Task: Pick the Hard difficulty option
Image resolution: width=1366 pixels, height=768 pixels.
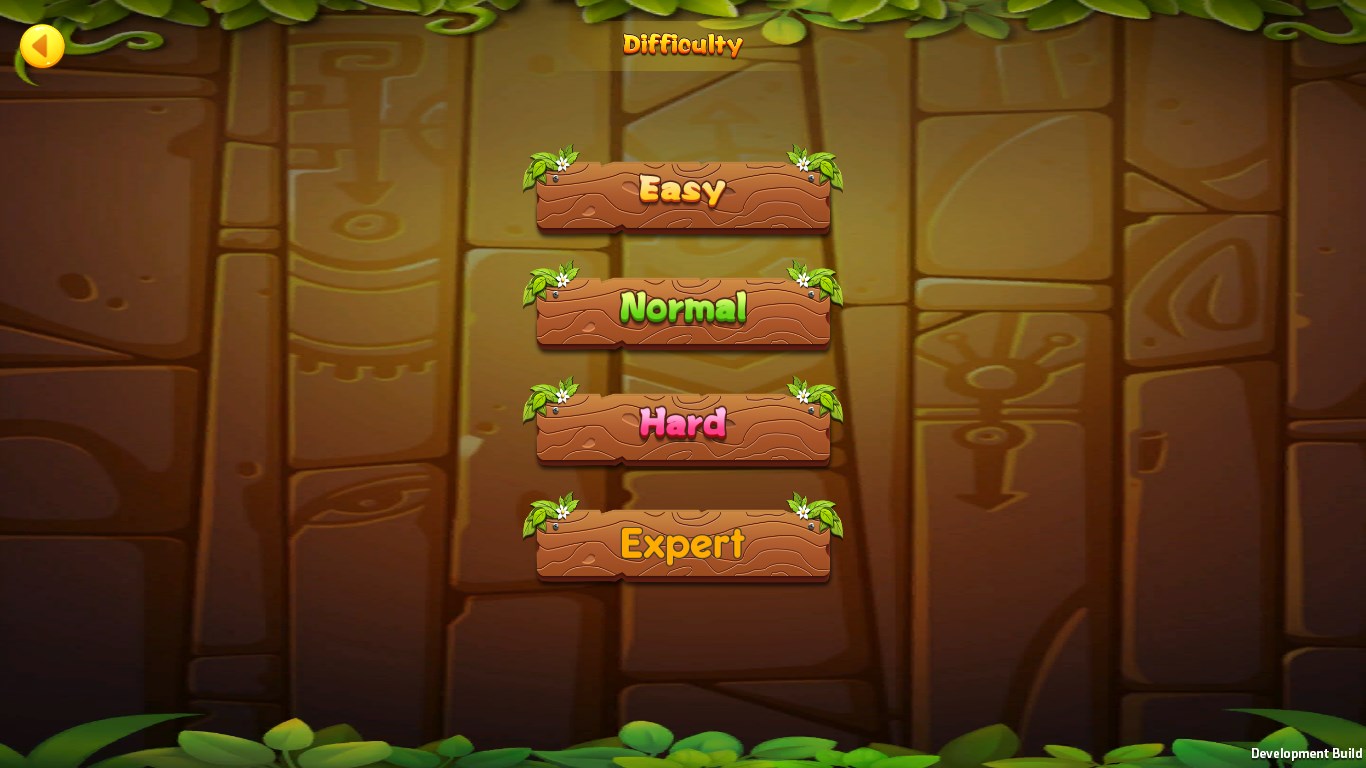Action: pos(683,425)
